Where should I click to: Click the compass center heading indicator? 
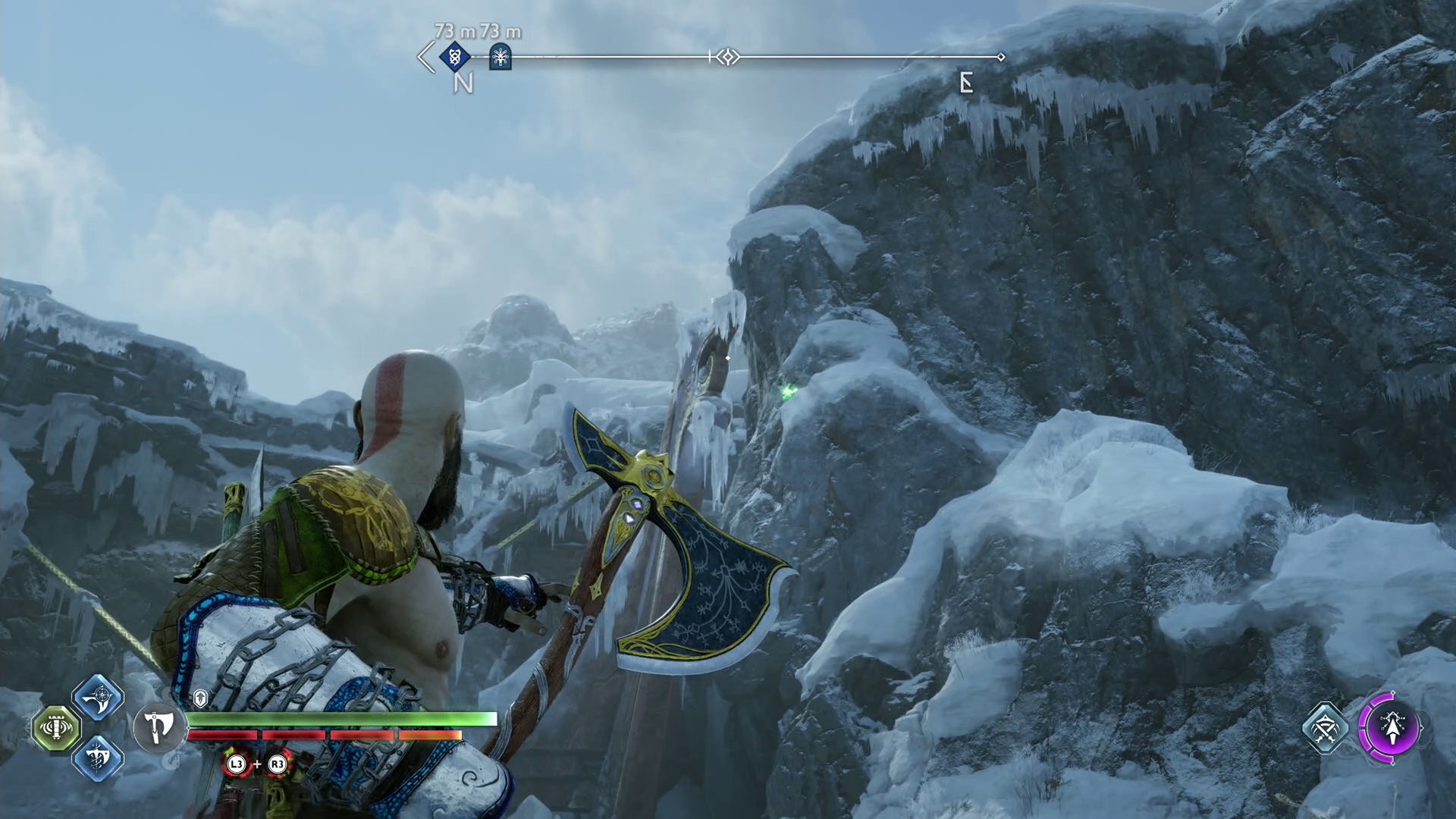coord(727,57)
